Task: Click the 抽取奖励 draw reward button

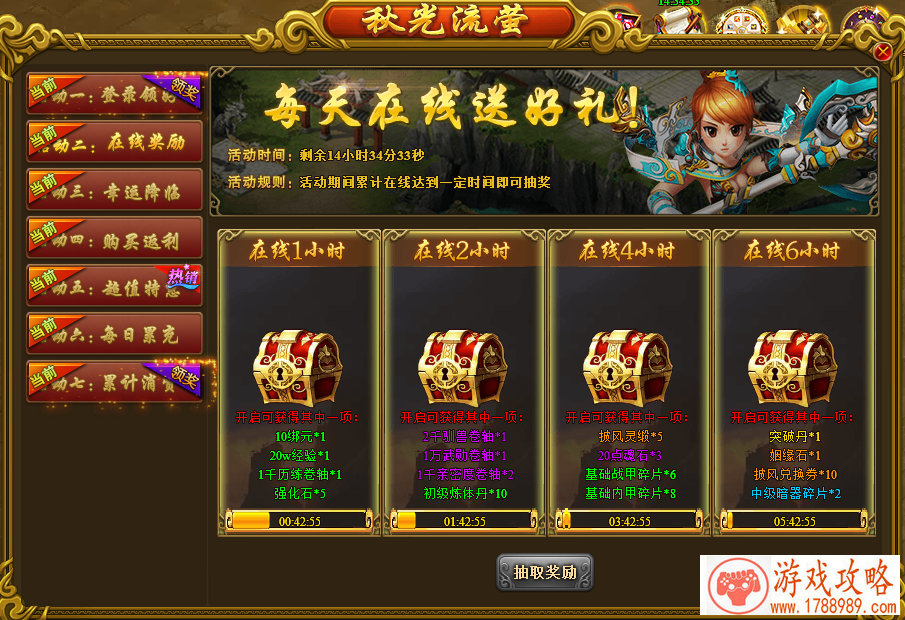Action: coord(545,573)
